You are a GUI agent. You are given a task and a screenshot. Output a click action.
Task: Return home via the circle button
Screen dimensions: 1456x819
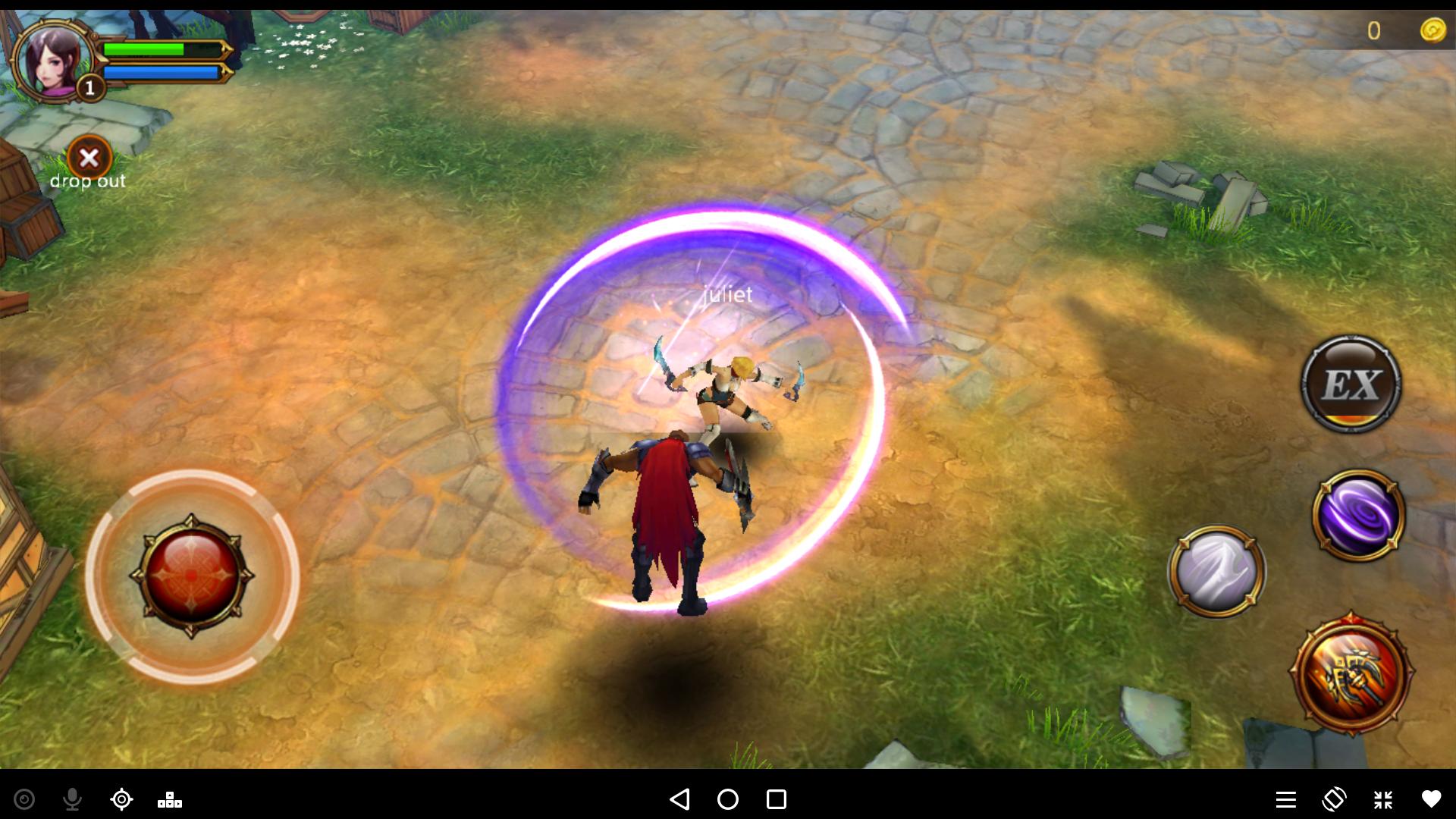click(728, 799)
